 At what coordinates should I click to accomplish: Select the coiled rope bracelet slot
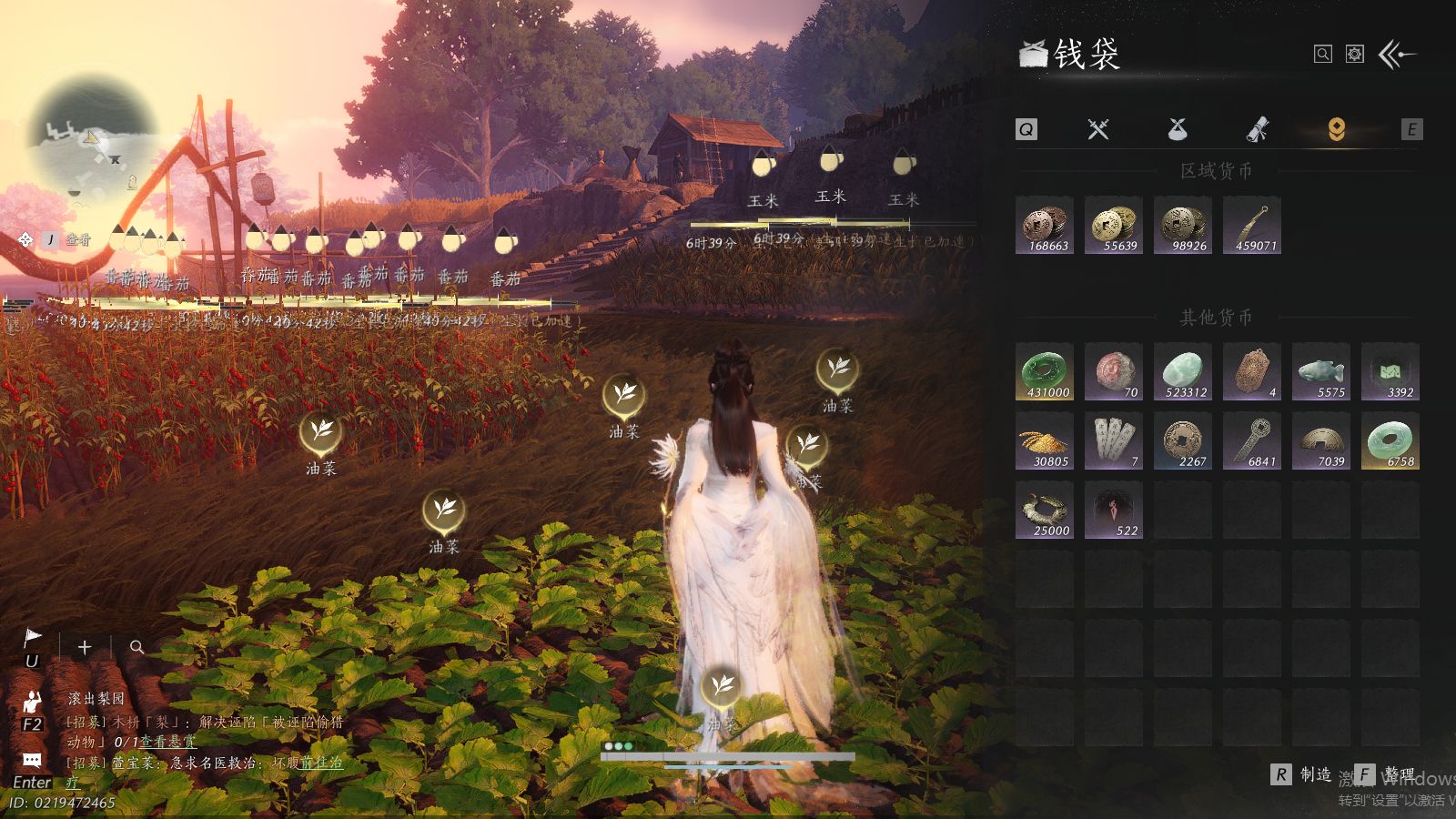(1045, 510)
